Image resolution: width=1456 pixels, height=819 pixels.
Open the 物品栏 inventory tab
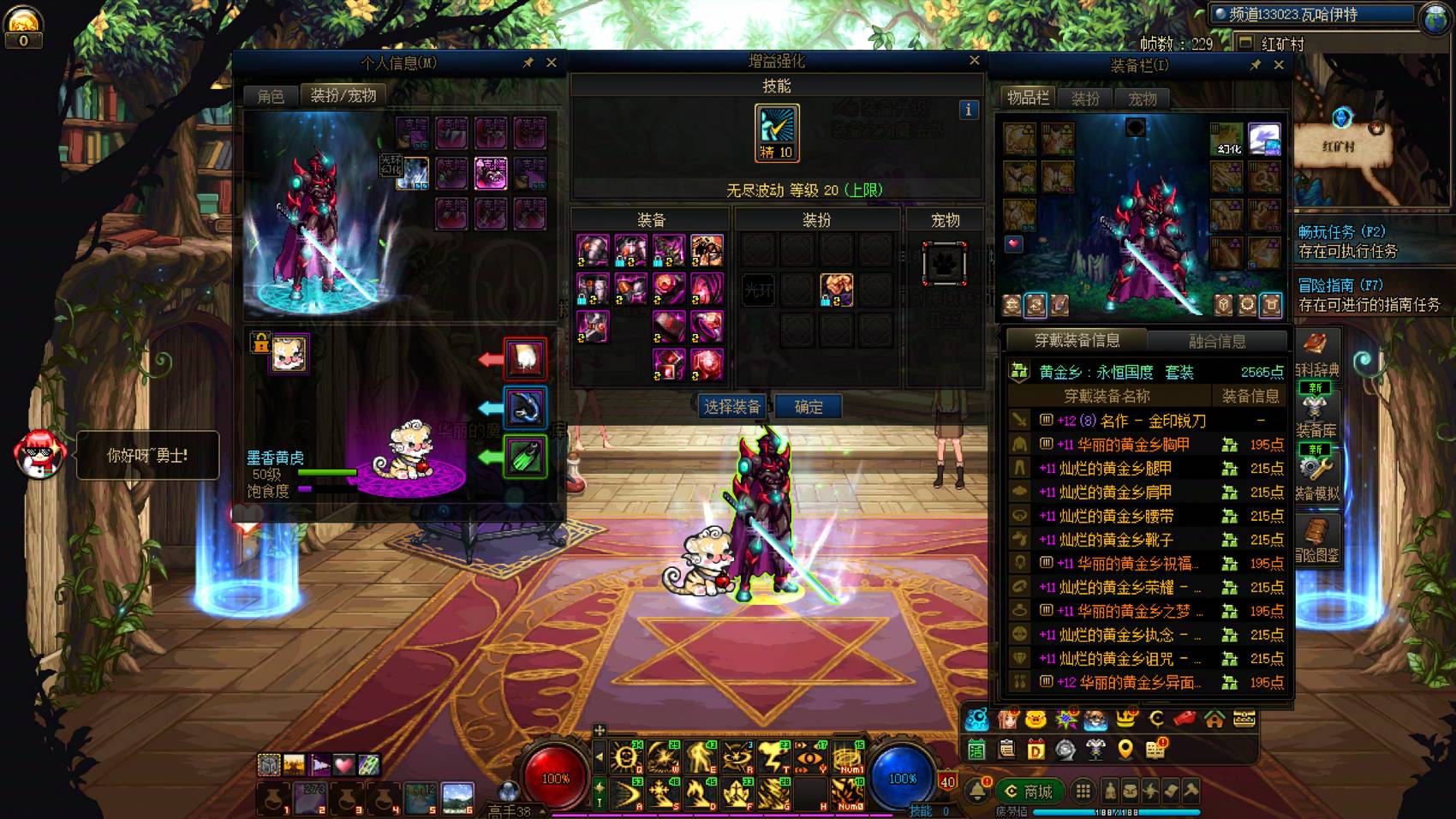click(1028, 98)
